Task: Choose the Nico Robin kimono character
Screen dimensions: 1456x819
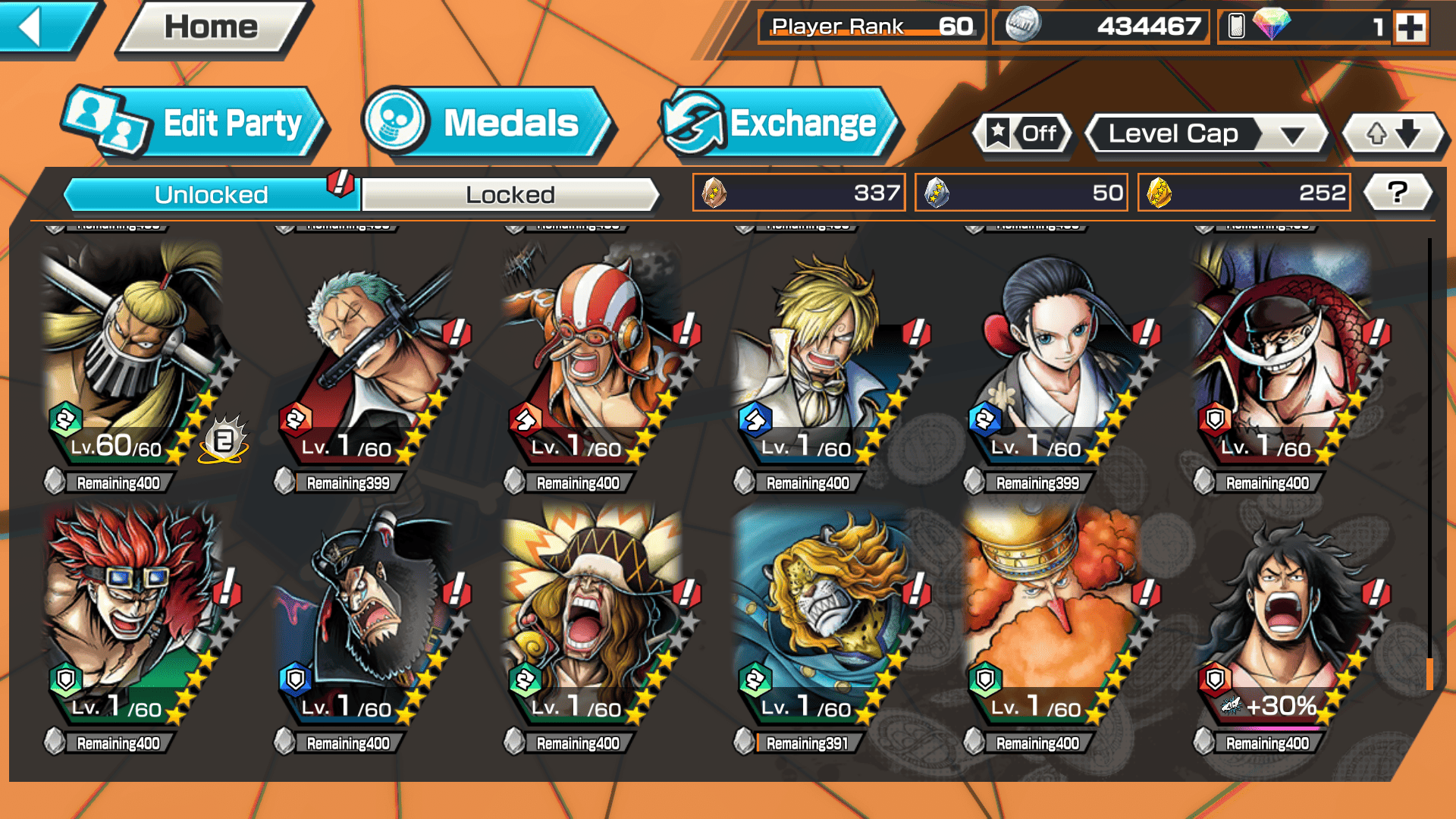Action: [x=1053, y=356]
